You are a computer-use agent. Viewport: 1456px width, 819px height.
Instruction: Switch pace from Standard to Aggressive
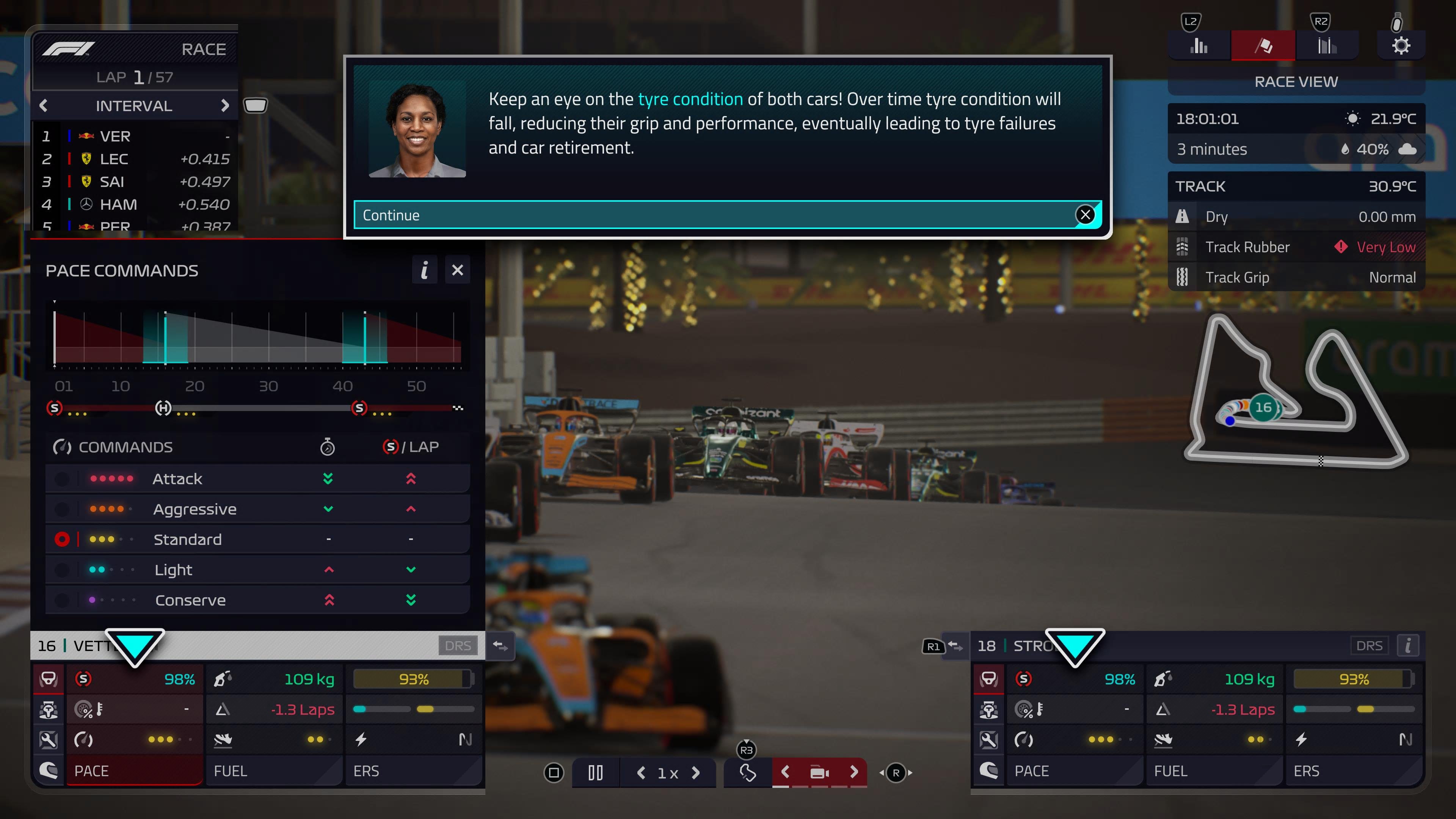195,509
